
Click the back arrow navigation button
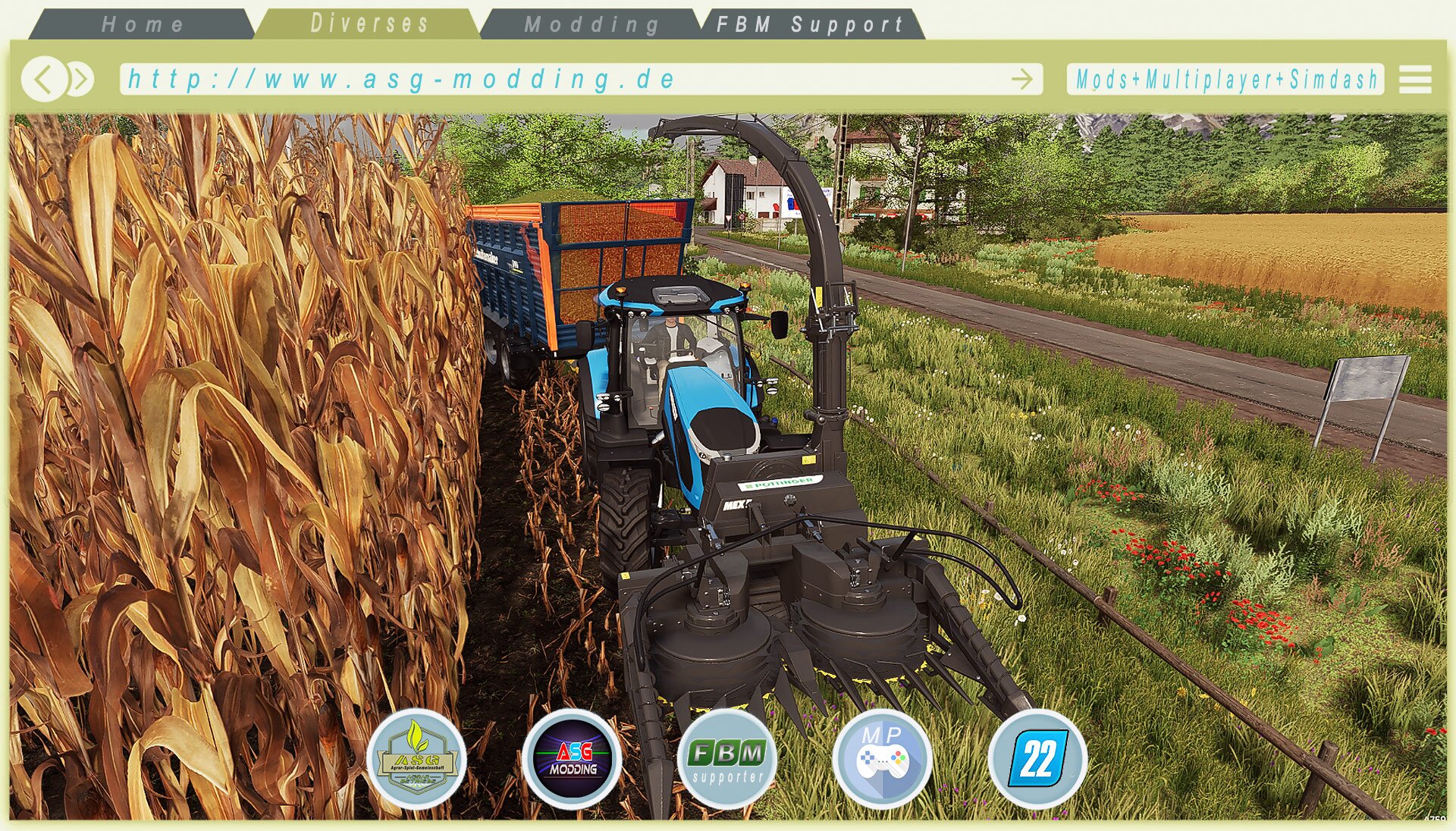tap(43, 79)
